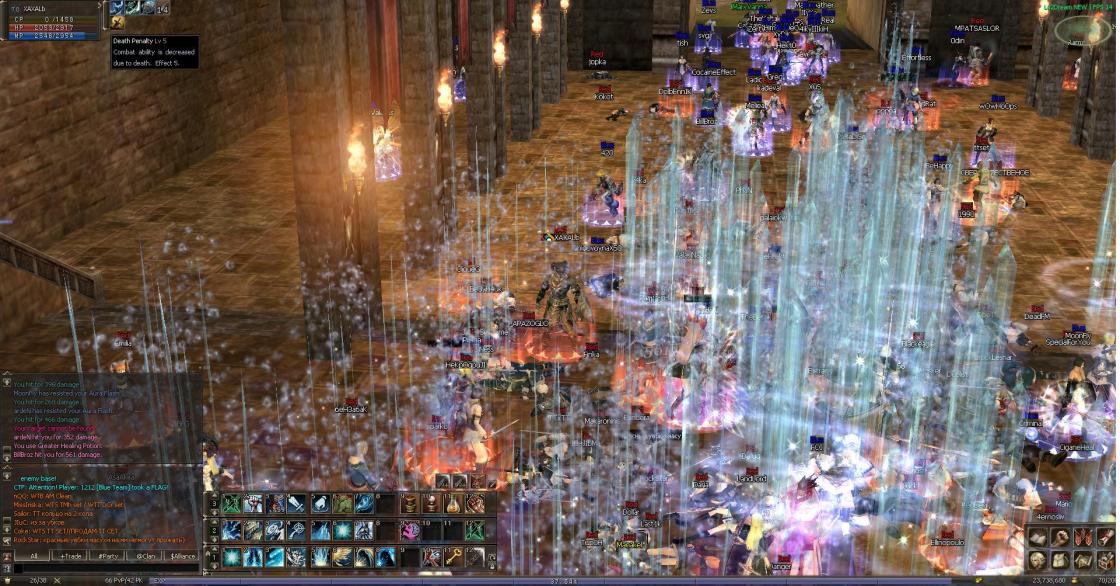1120x586 pixels.
Task: Switch to the All chat tab
Action: (33, 555)
